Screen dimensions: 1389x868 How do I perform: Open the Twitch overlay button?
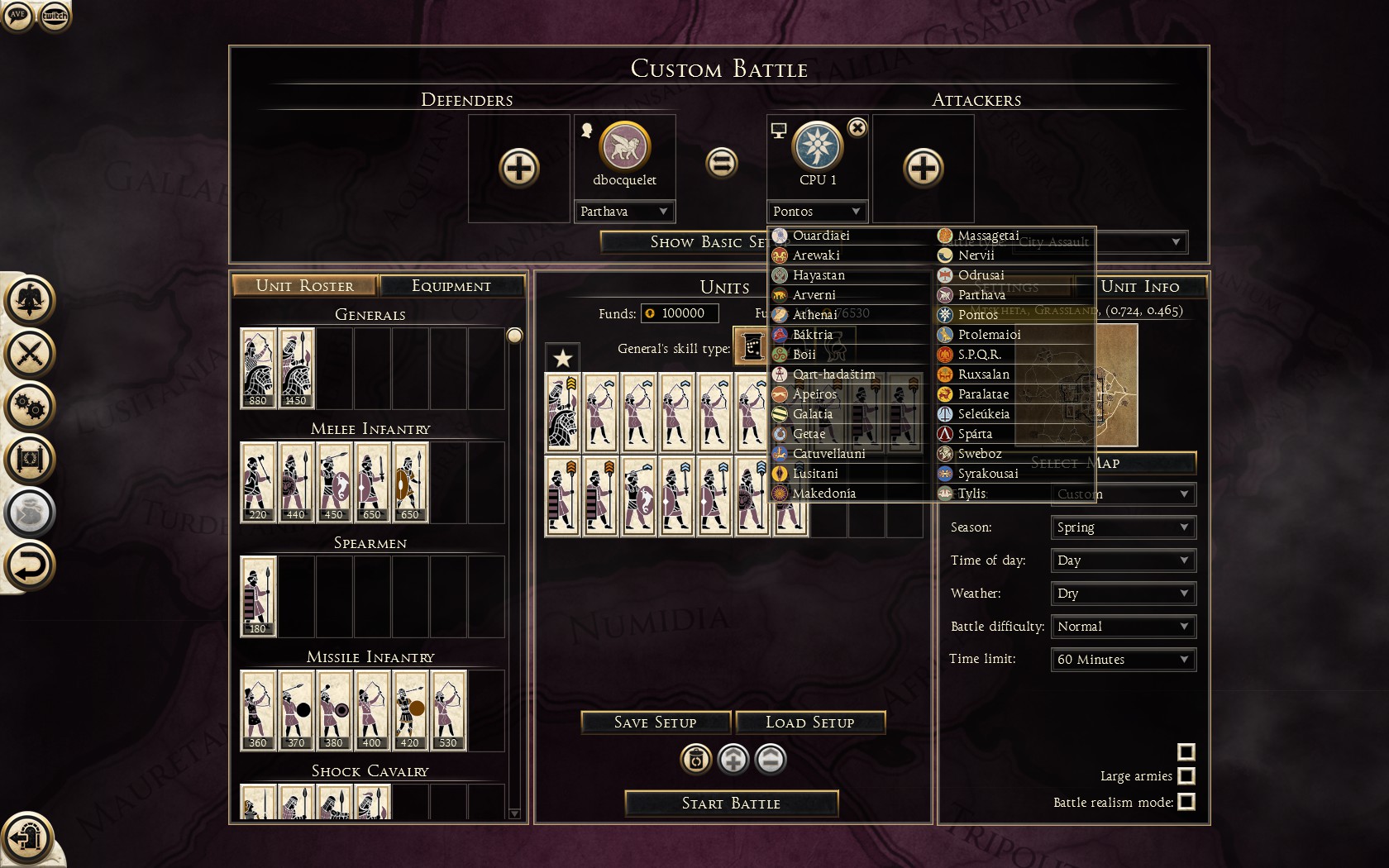(x=55, y=16)
